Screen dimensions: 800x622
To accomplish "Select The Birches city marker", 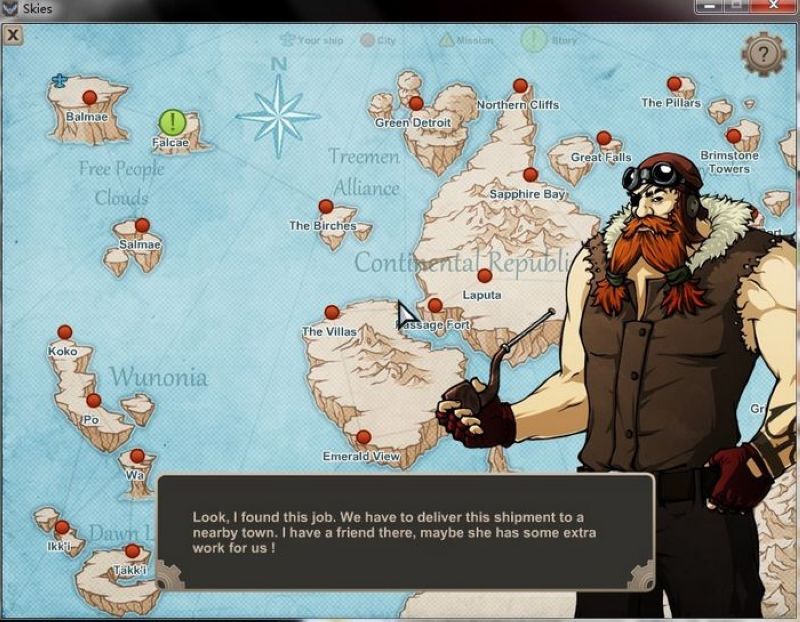I will click(x=325, y=207).
